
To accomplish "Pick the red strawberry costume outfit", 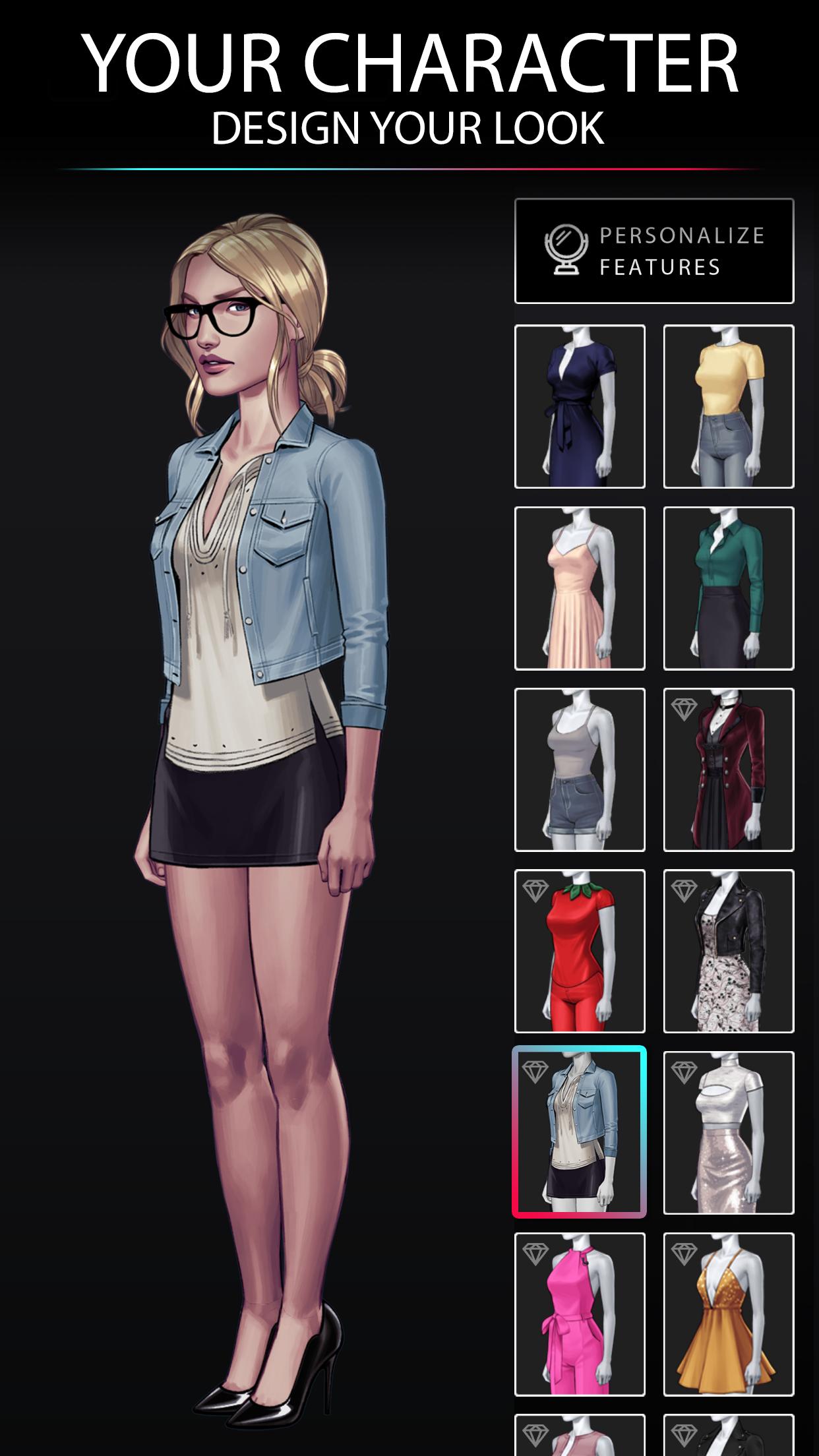I will pos(580,951).
